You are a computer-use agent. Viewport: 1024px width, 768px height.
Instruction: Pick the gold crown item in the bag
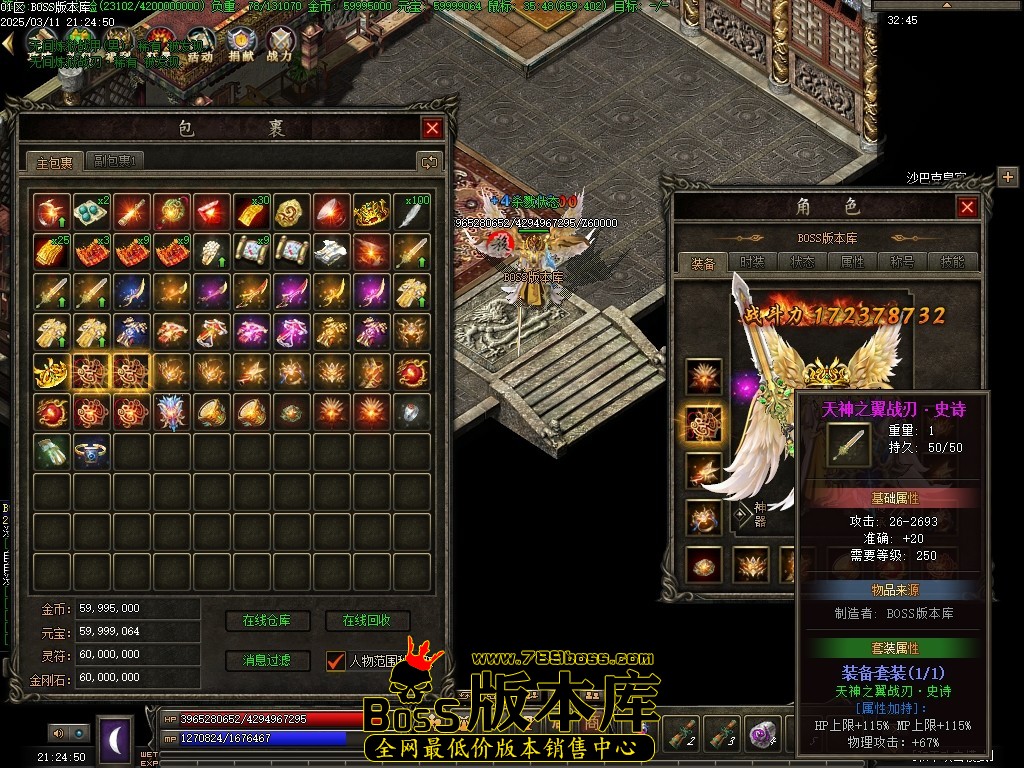(372, 212)
